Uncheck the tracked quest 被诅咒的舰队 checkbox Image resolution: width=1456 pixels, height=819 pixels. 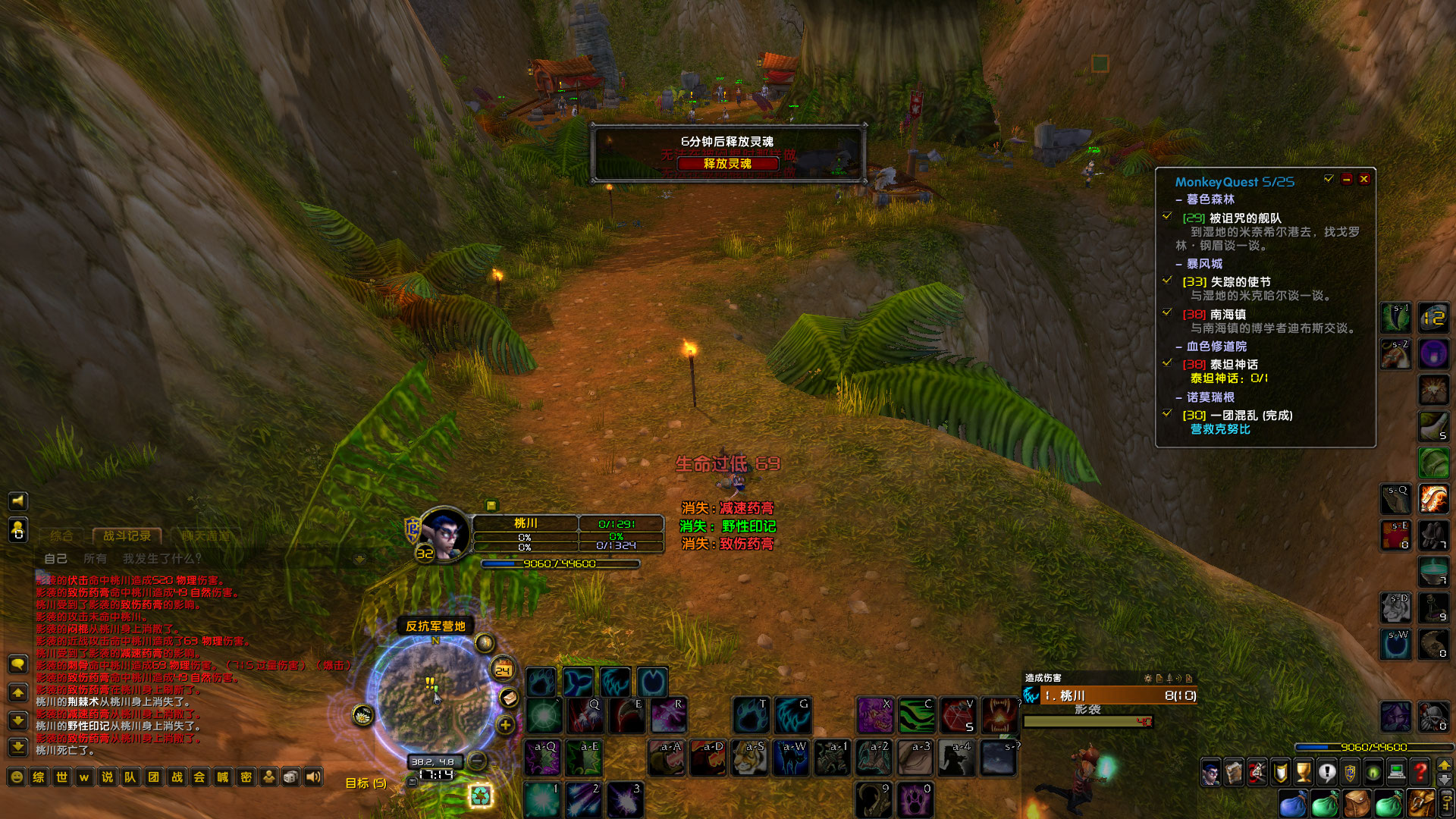(x=1168, y=216)
